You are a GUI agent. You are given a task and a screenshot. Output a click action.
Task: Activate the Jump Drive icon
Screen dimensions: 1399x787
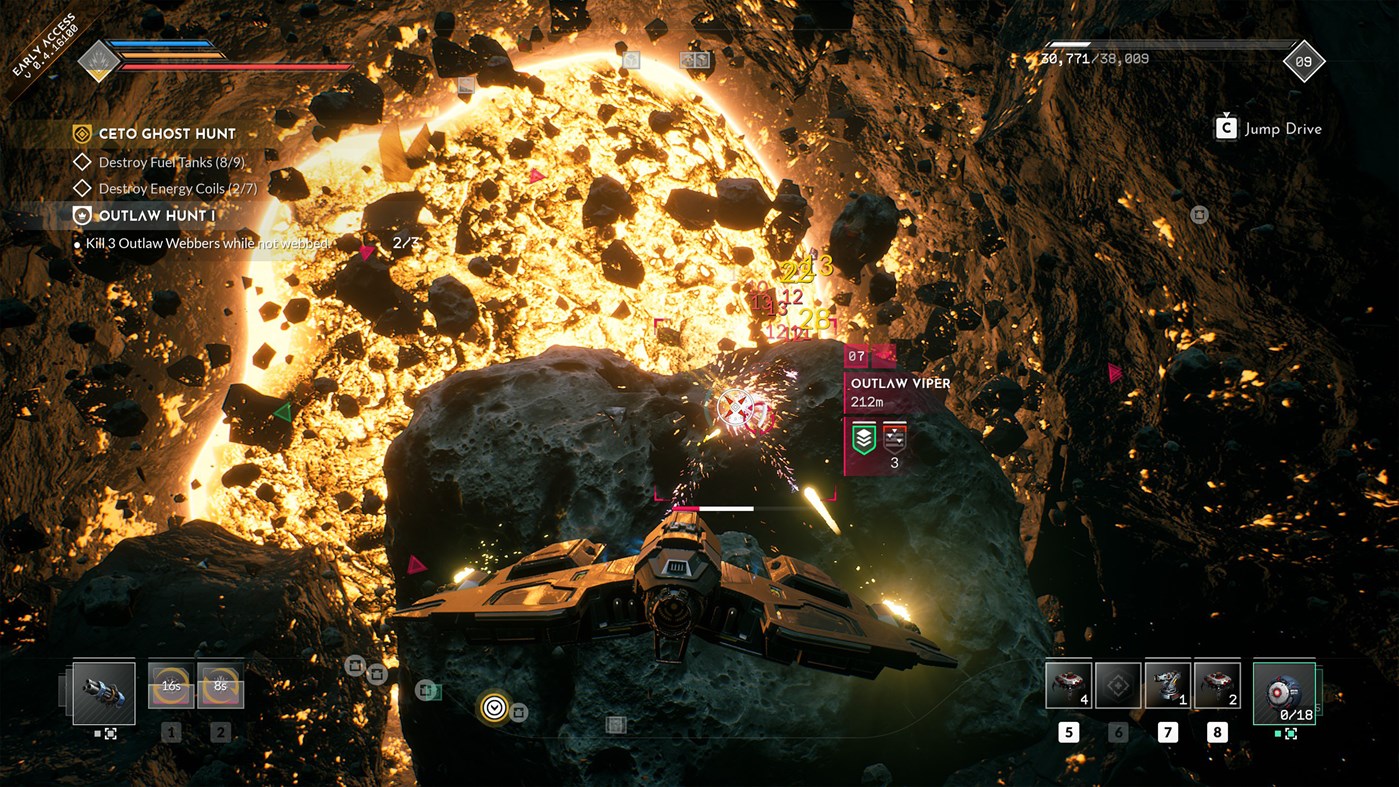pyautogui.click(x=1225, y=128)
